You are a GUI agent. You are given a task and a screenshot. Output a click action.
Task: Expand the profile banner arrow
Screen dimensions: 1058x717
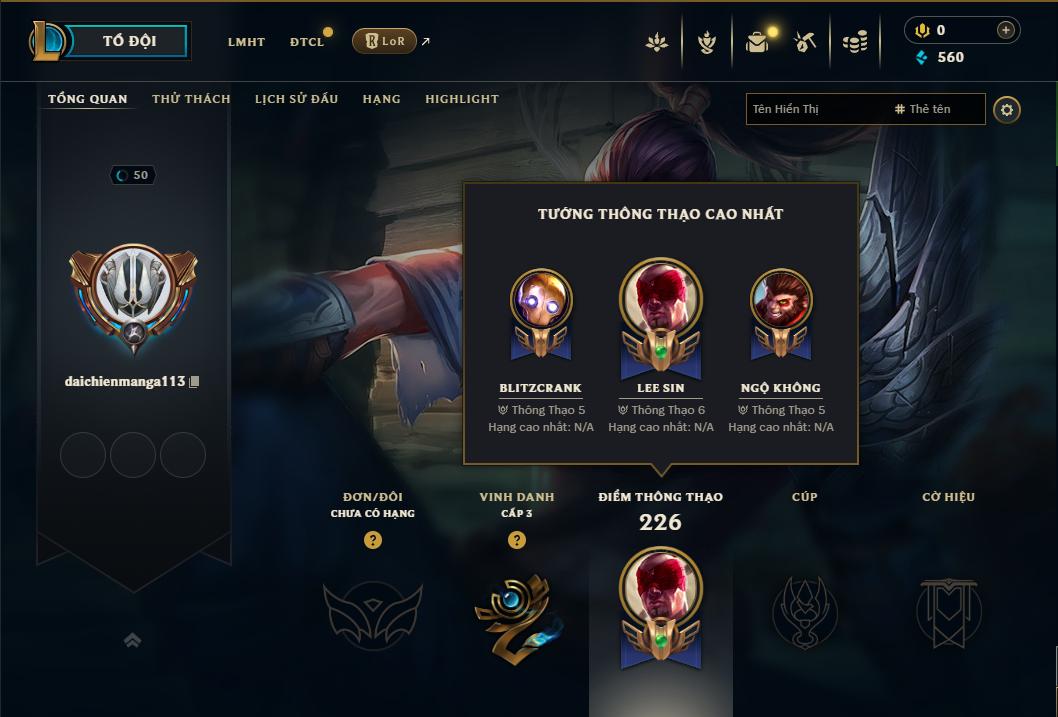pos(132,640)
